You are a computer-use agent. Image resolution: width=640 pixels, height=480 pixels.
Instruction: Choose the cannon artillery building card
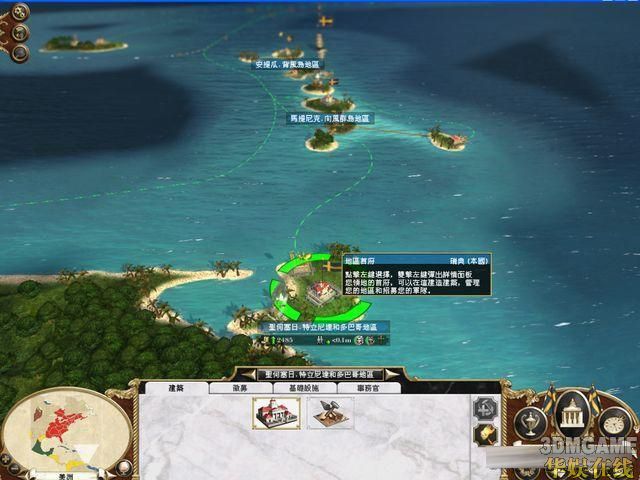click(x=329, y=412)
